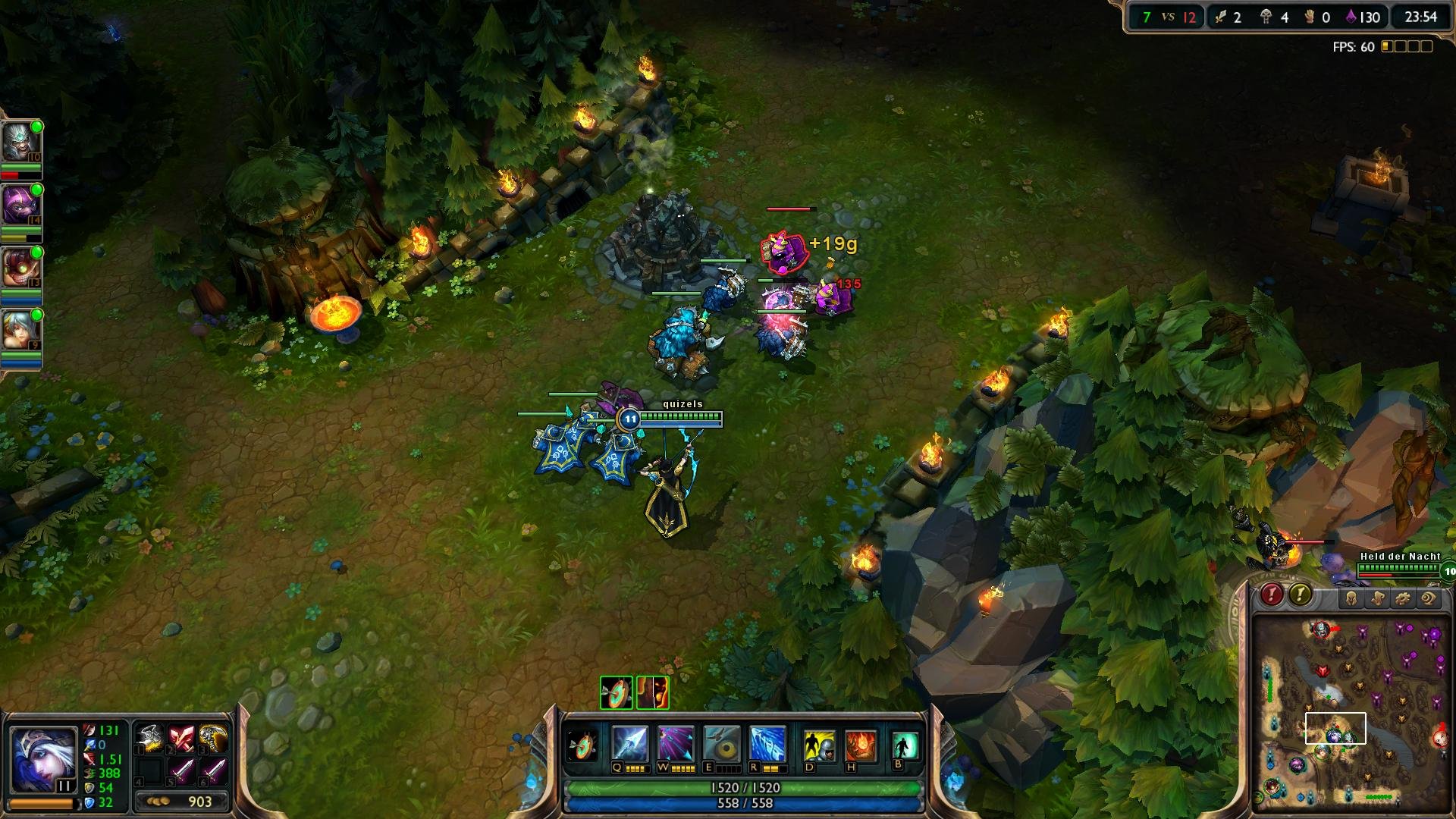1456x819 pixels.
Task: Open the red danger ping button
Action: 1271,595
